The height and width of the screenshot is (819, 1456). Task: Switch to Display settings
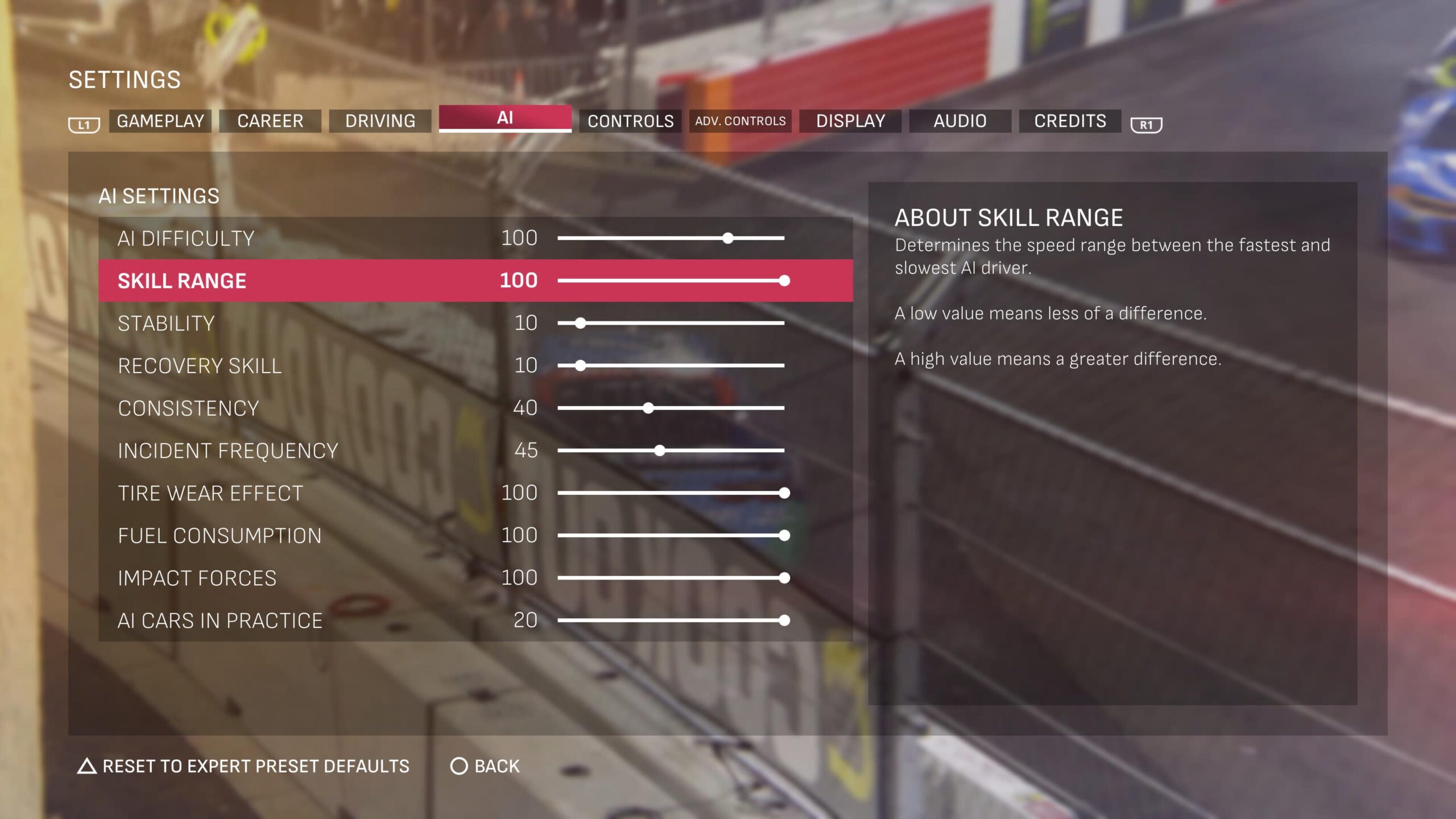coord(850,121)
